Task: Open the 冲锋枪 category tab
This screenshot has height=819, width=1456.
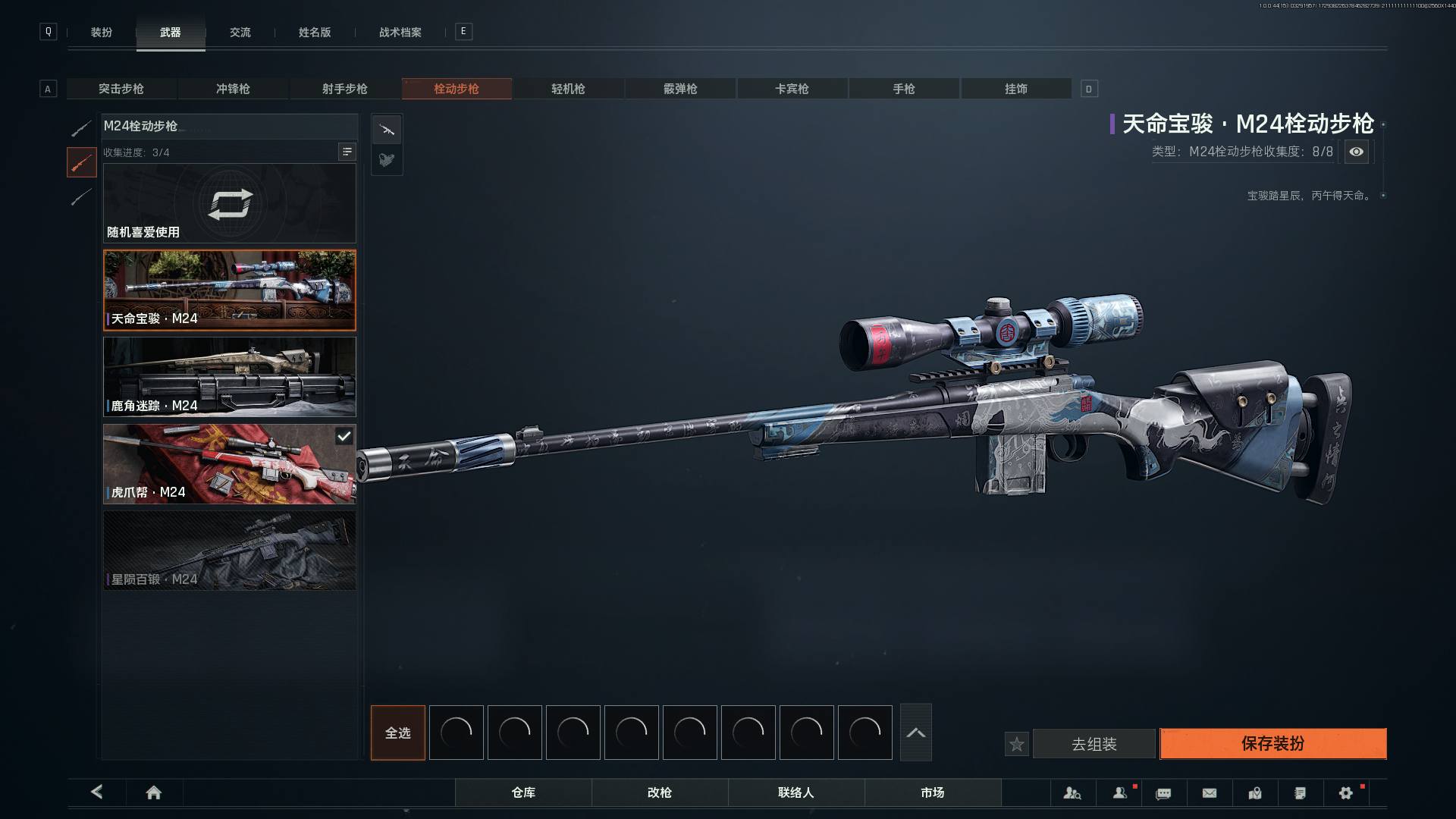Action: pyautogui.click(x=233, y=89)
